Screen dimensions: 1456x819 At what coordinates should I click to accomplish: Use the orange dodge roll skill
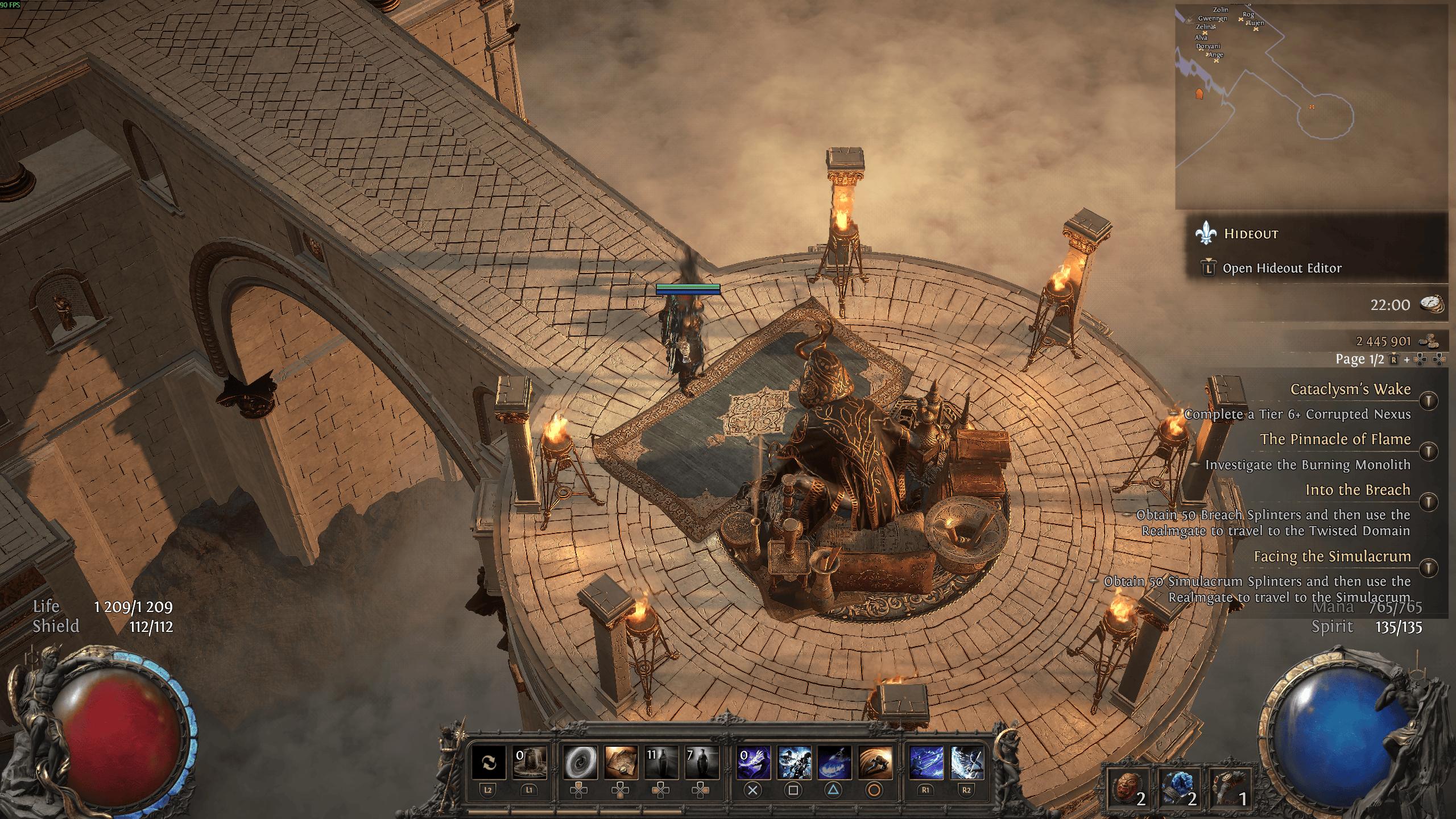875,763
